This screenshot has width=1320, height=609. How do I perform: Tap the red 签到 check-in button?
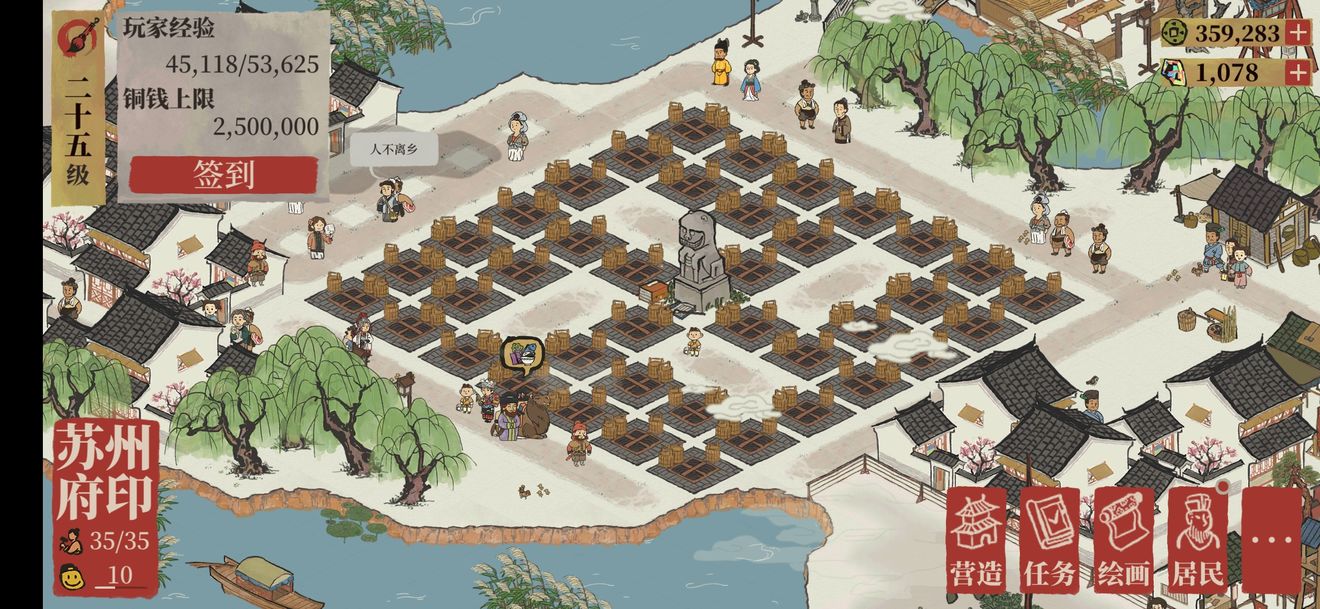(223, 175)
